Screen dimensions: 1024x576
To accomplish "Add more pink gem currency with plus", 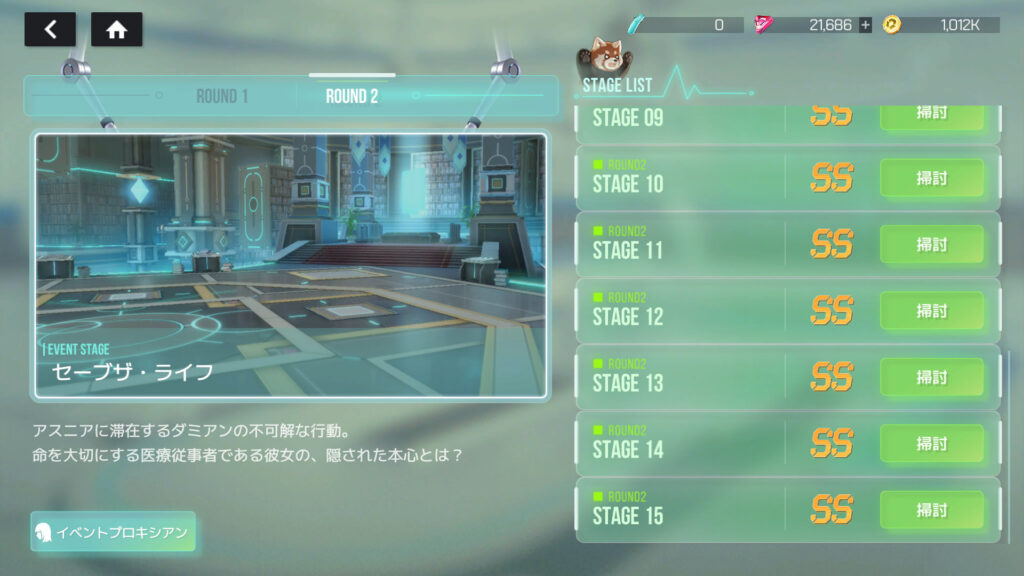I will 865,25.
